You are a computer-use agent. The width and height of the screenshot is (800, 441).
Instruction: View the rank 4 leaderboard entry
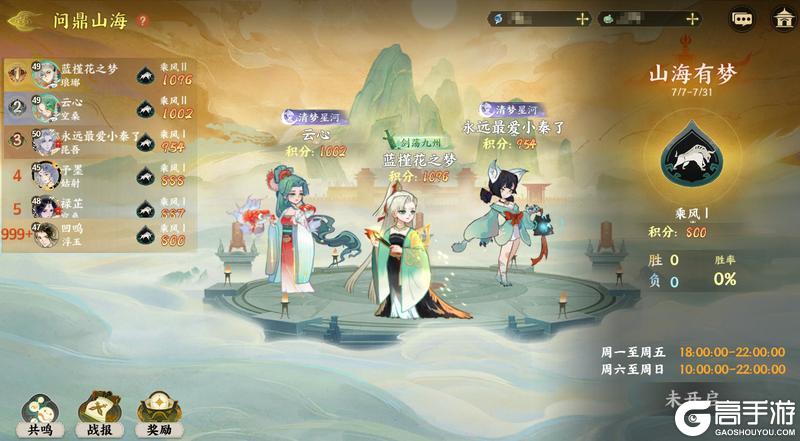click(x=100, y=175)
